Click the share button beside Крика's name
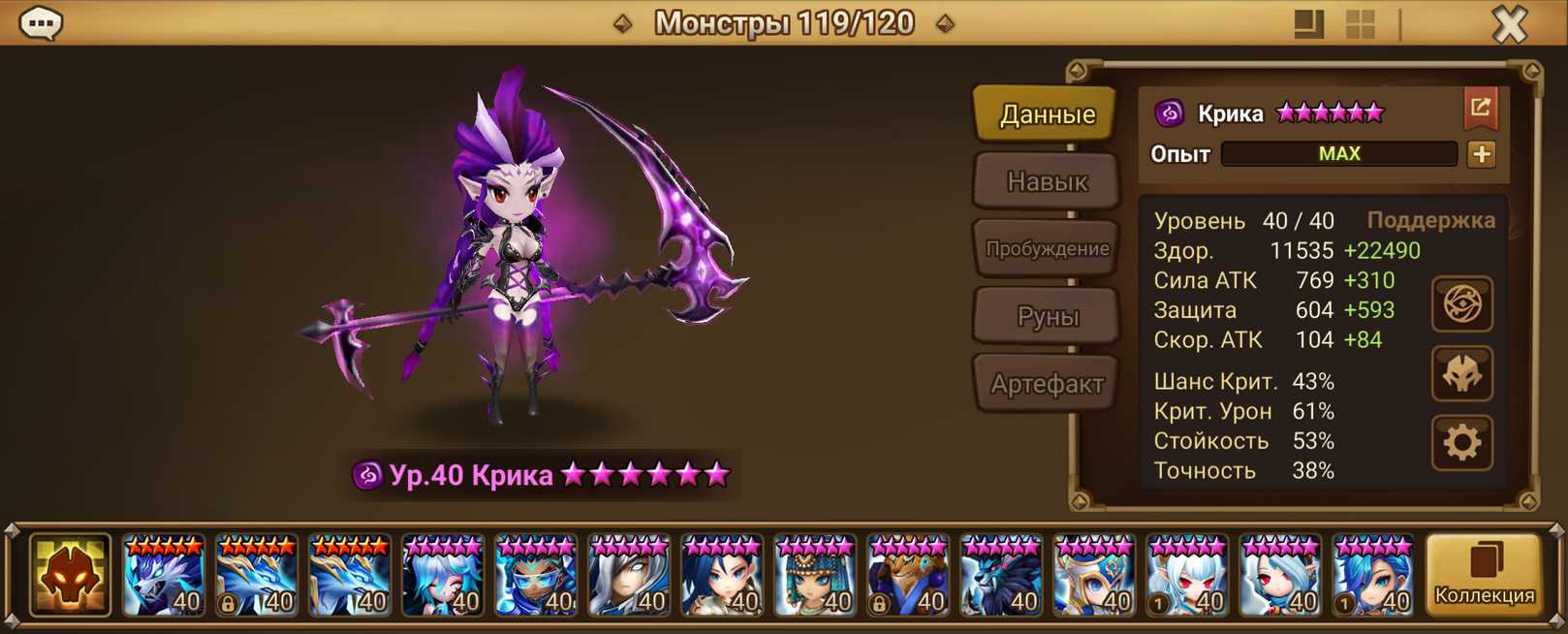Screen dimensions: 1568x634 1480,109
